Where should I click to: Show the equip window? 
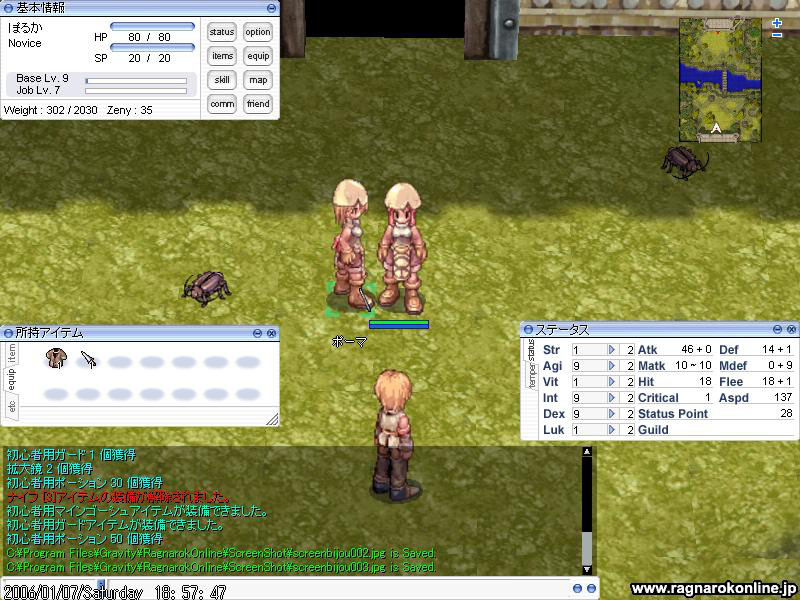tap(258, 56)
